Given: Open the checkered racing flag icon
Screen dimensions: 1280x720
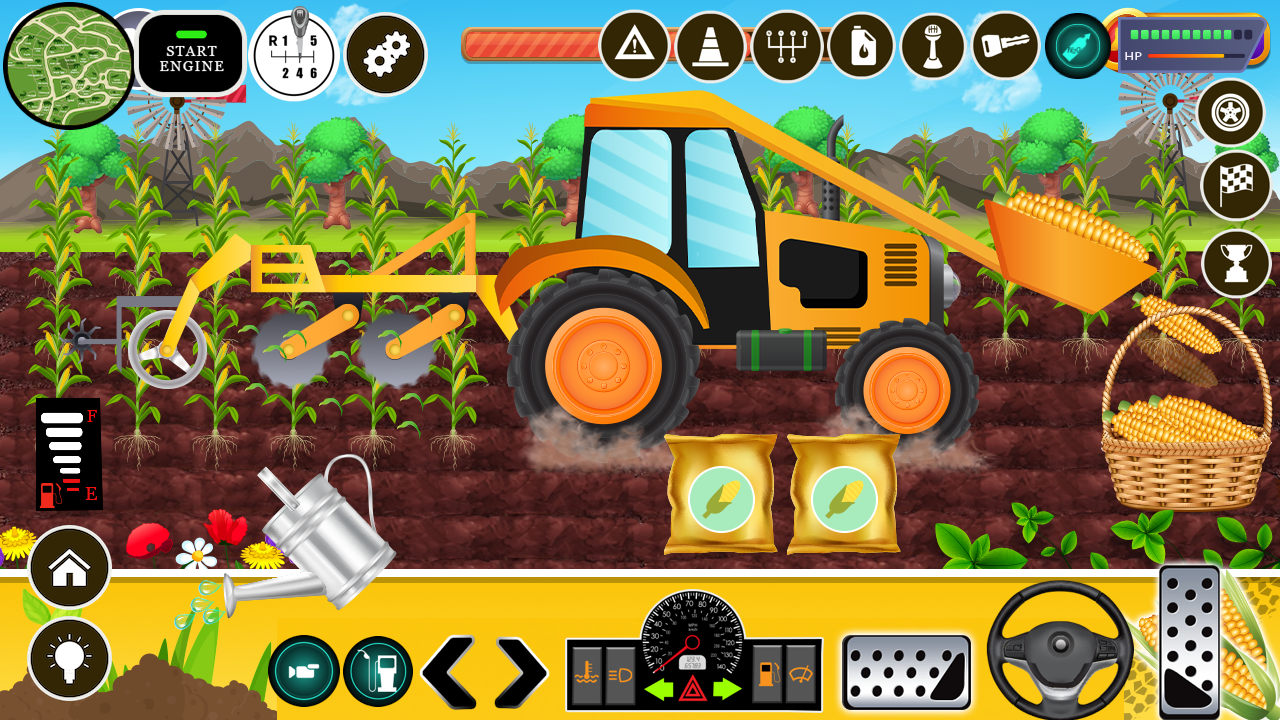Looking at the screenshot, I should click(1237, 188).
